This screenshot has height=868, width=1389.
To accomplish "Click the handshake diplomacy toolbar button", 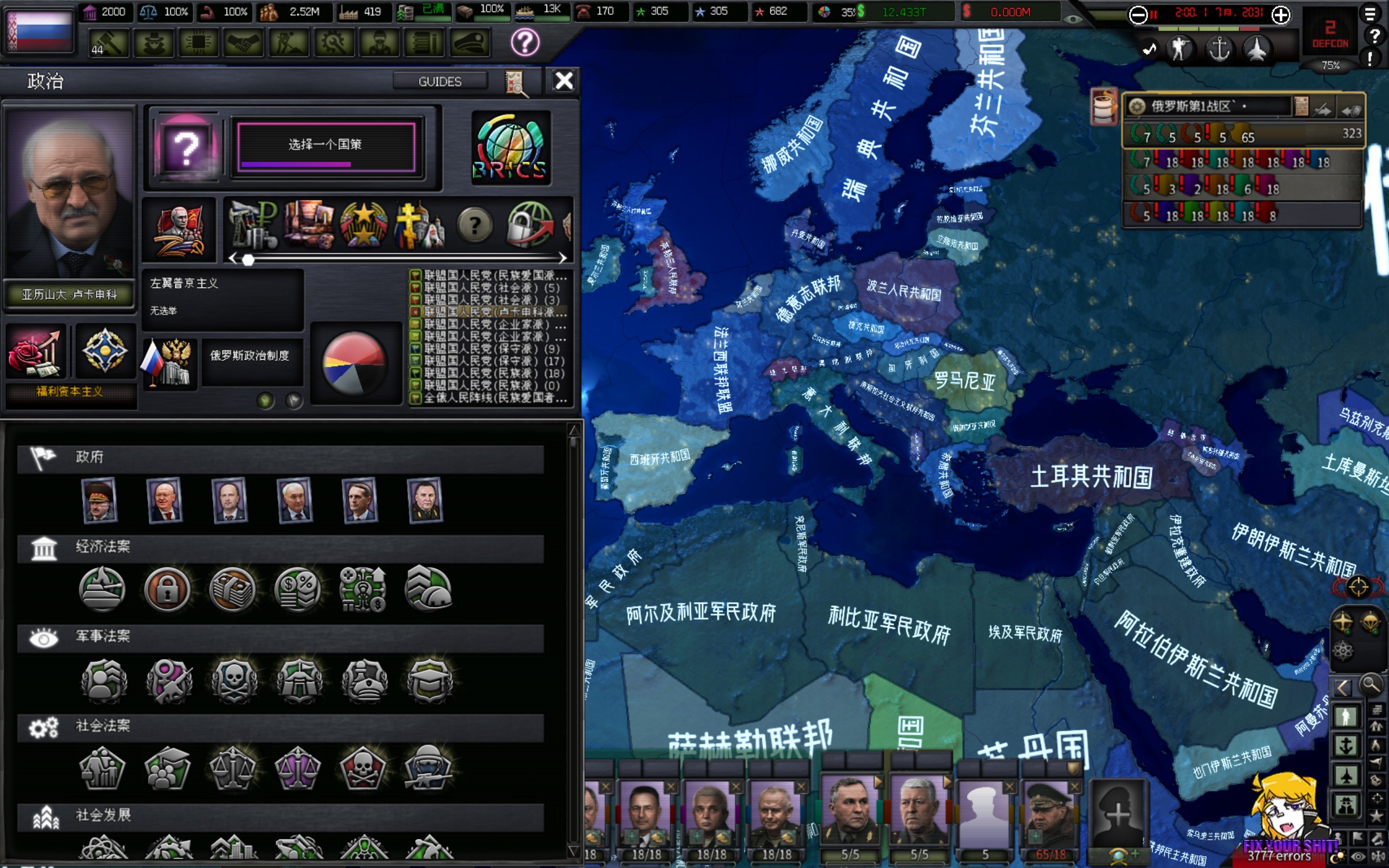I will [244, 43].
